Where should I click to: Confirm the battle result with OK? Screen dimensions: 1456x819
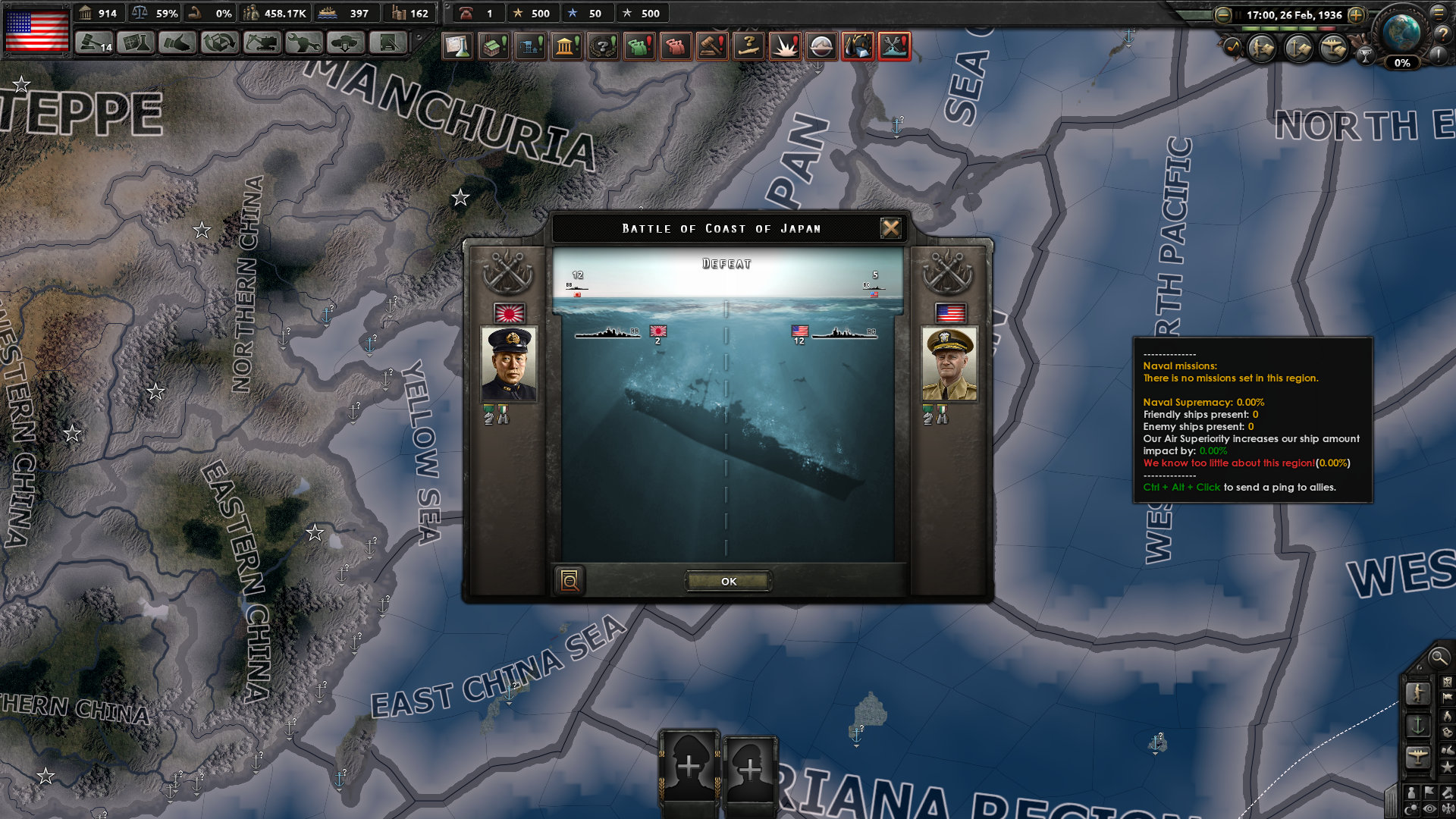tap(728, 581)
